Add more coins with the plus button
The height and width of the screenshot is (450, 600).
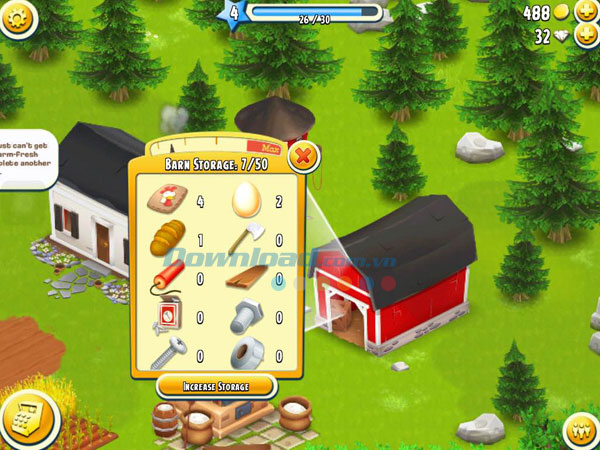584,13
